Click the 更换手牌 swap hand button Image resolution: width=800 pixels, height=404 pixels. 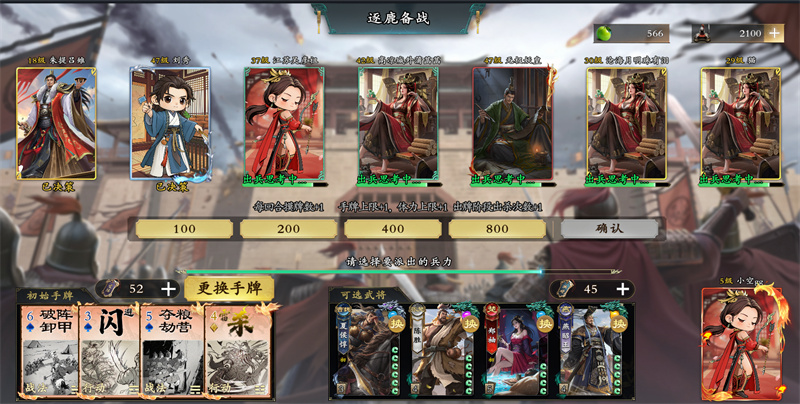[229, 289]
